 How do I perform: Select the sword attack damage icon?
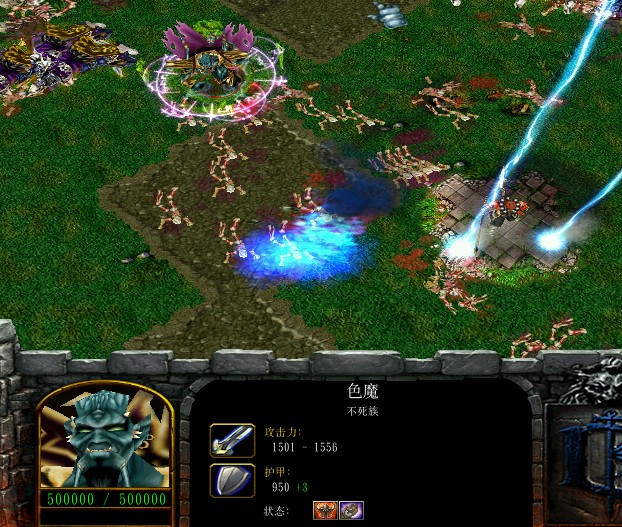231,440
